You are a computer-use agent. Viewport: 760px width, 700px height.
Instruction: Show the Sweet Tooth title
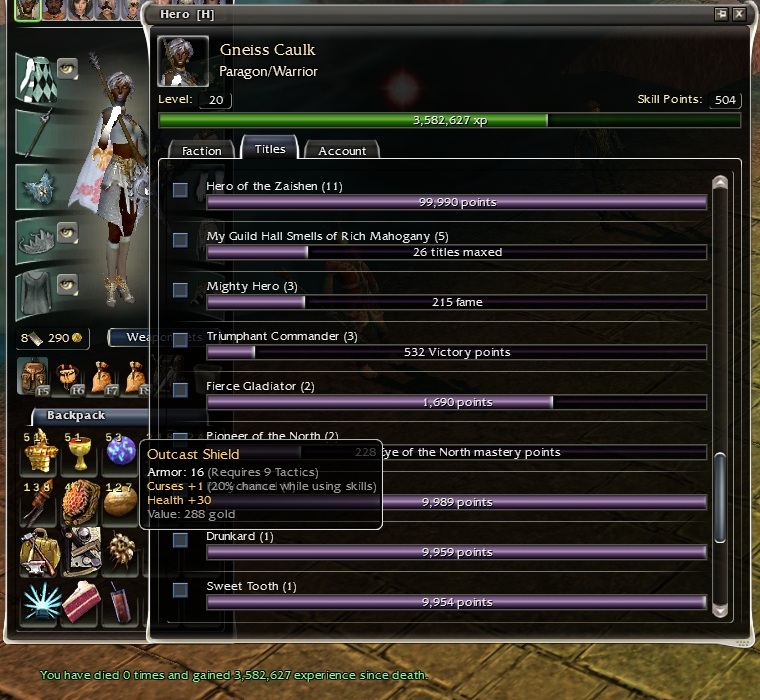click(180, 590)
